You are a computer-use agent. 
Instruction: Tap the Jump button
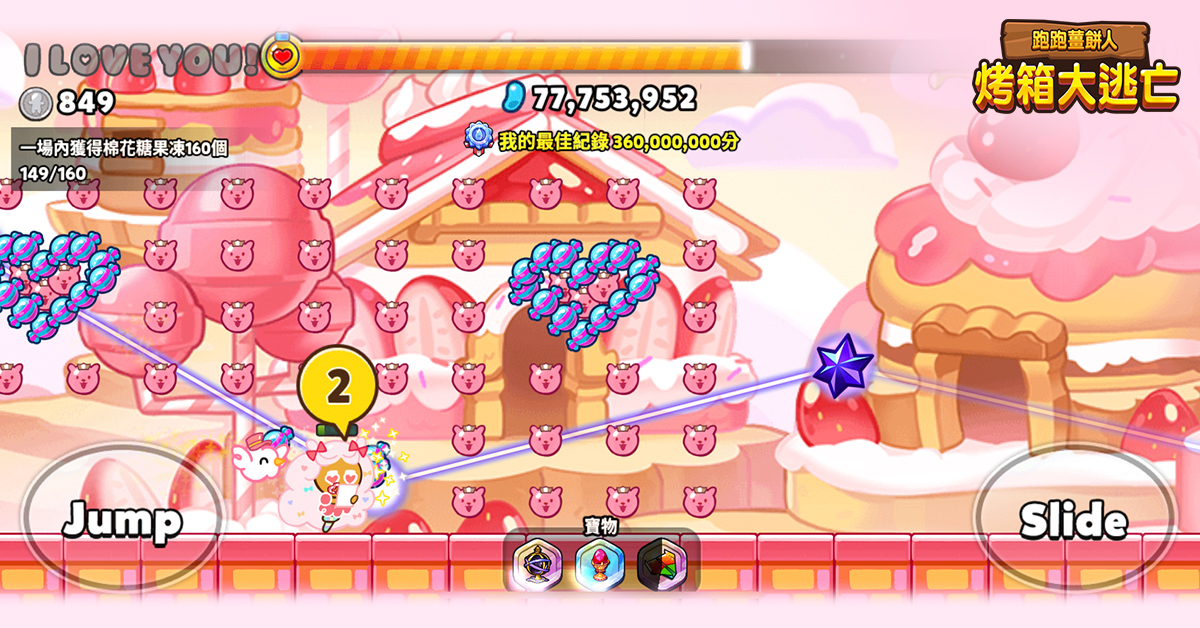(x=122, y=520)
